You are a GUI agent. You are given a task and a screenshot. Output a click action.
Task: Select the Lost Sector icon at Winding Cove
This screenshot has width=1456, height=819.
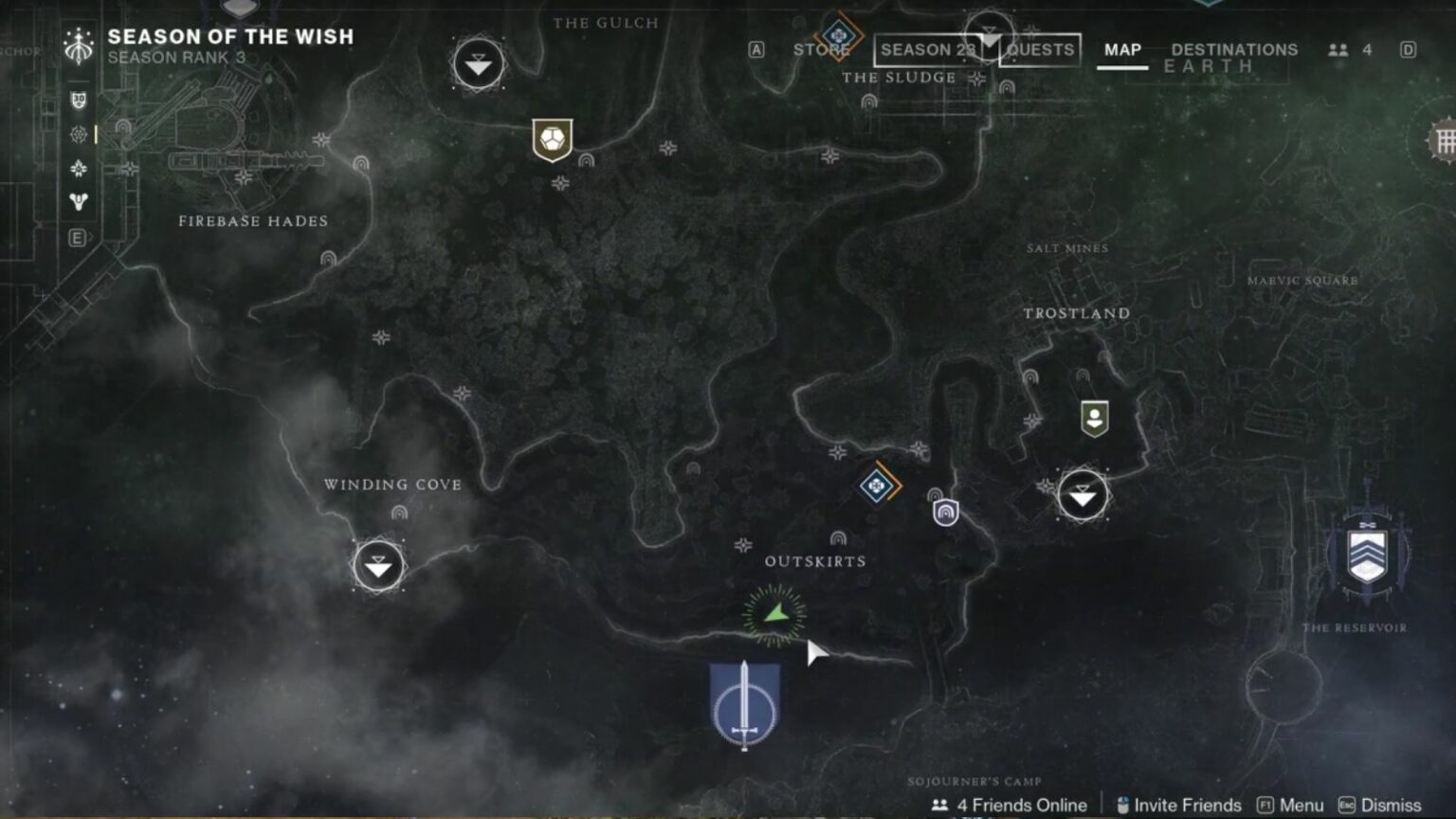coord(376,564)
